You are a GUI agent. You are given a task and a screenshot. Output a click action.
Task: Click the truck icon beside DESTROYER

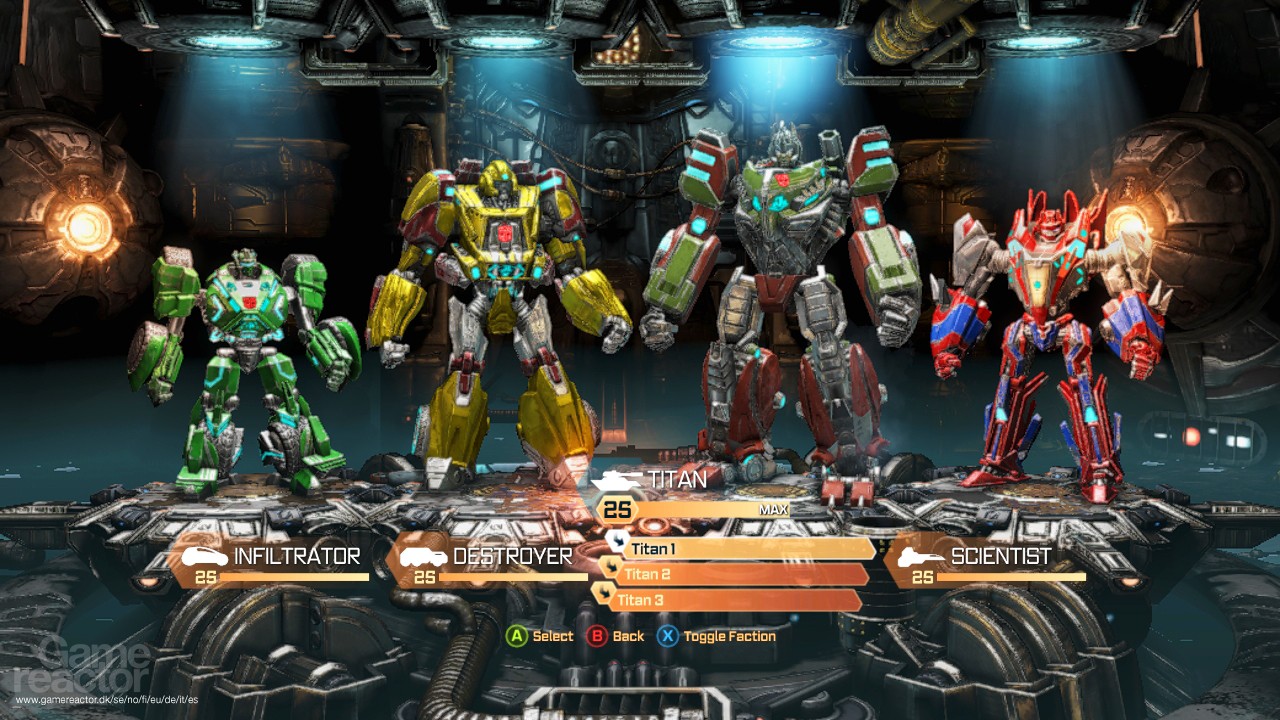click(422, 557)
